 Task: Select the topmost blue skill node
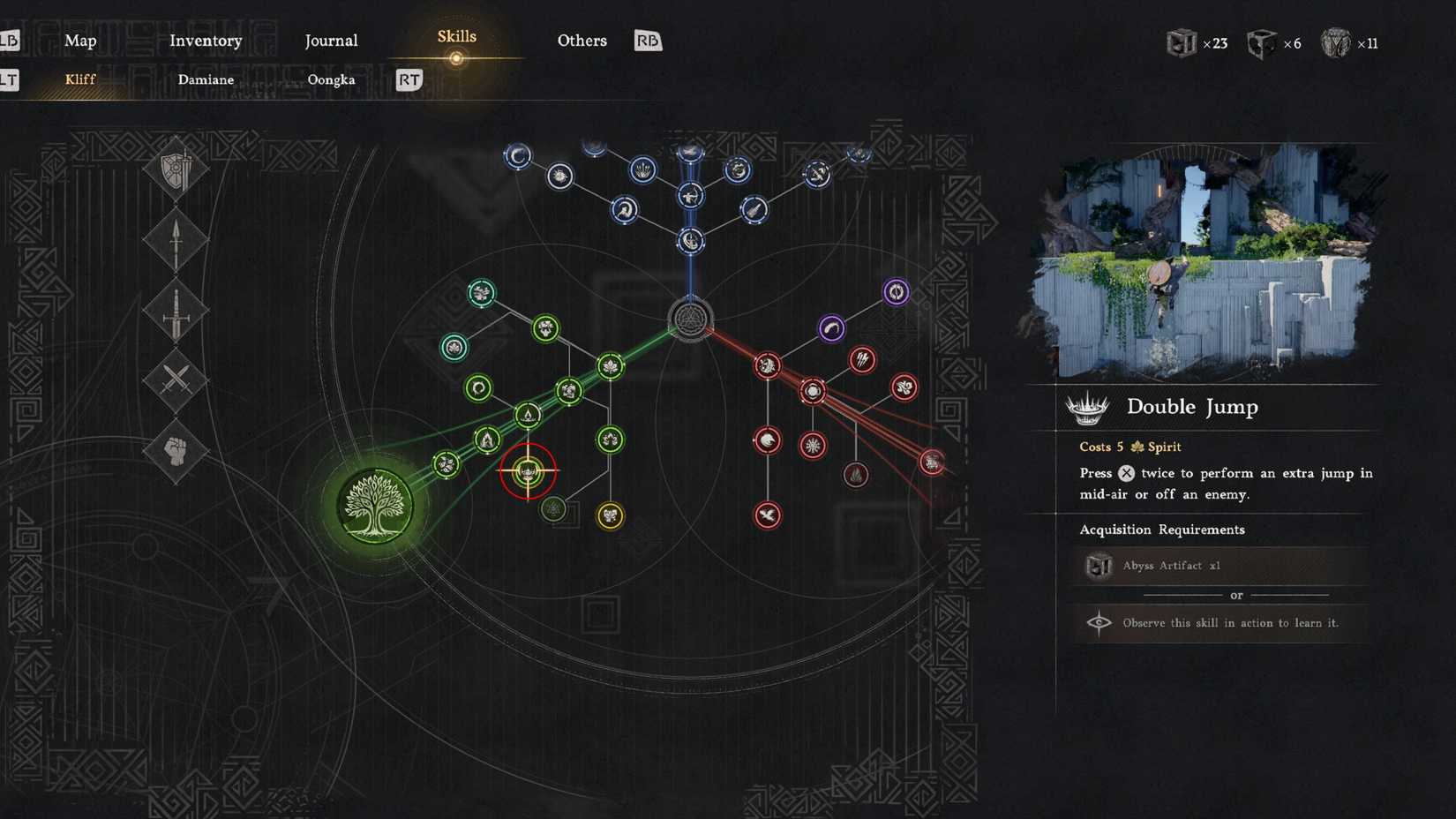(688, 150)
